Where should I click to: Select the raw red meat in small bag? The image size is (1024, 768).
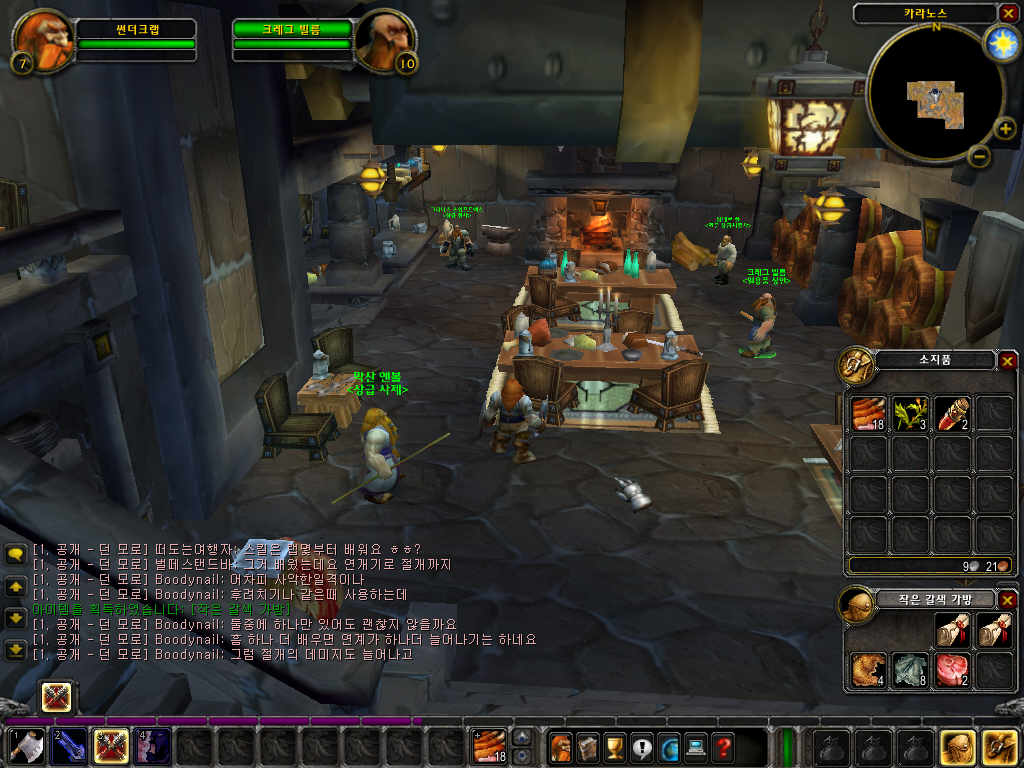click(952, 670)
